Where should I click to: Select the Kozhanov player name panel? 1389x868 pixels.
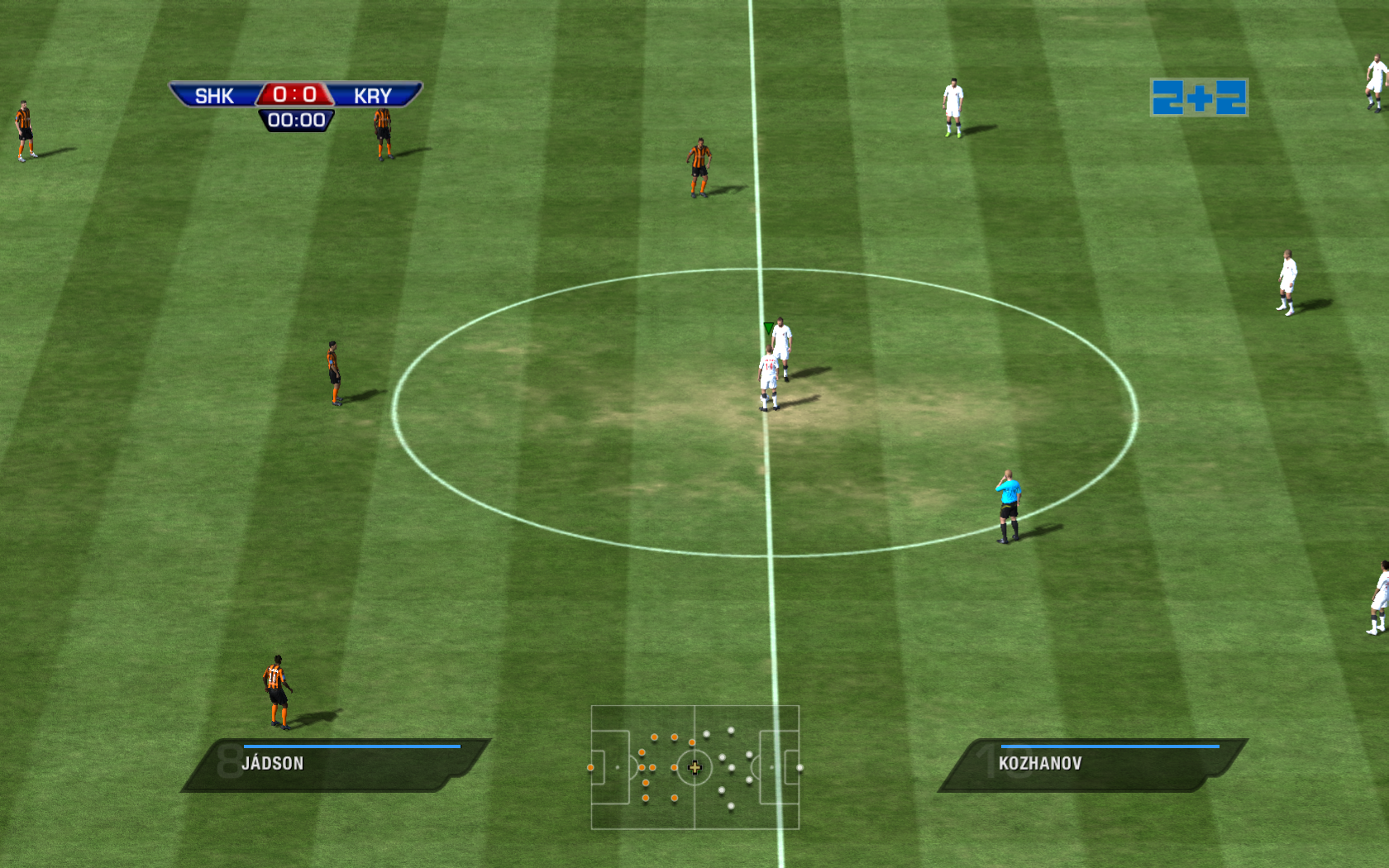(x=1091, y=765)
